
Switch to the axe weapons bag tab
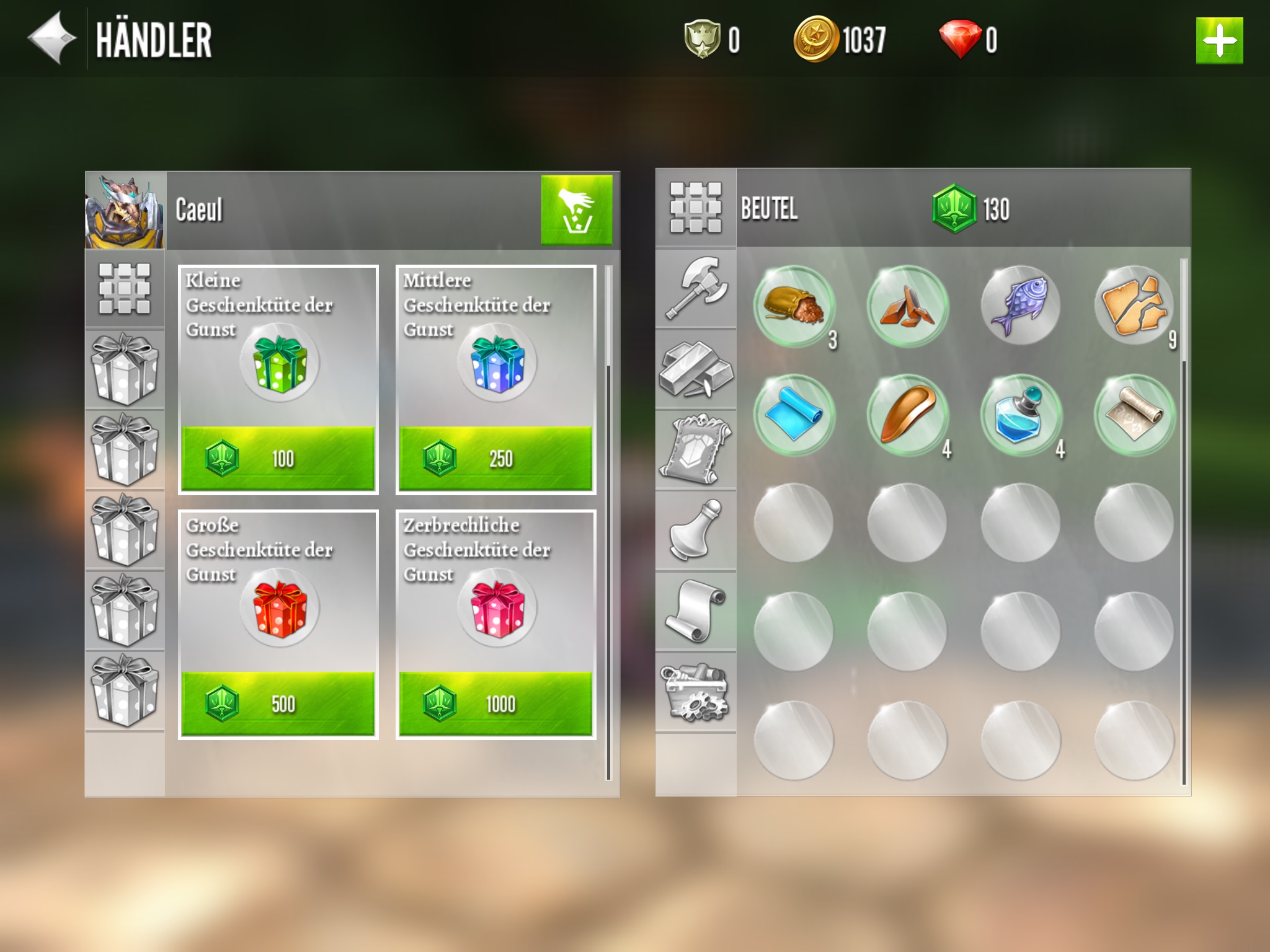click(696, 288)
